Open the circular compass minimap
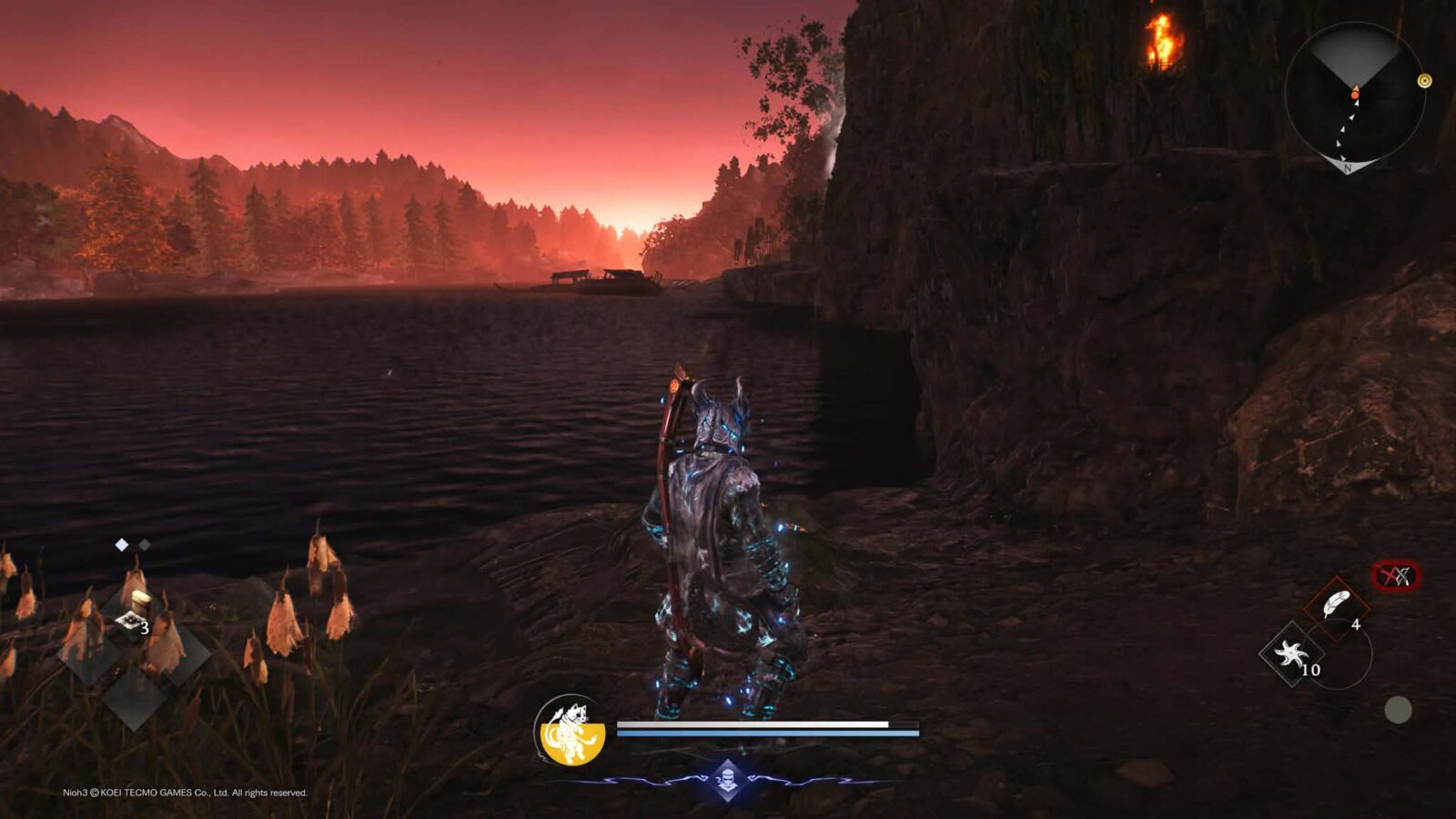Screen dimensions: 1456x819 (x=1354, y=93)
